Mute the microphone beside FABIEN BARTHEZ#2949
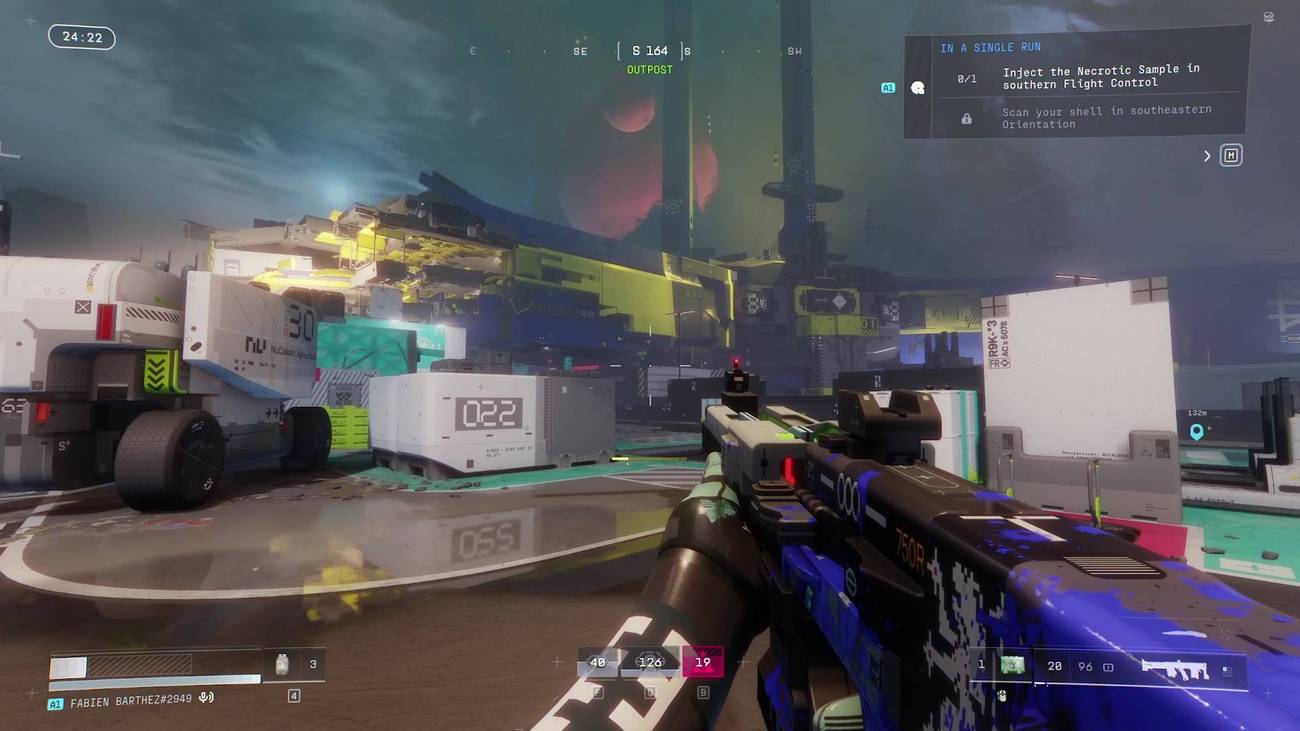Viewport: 1300px width, 731px height. [x=206, y=697]
